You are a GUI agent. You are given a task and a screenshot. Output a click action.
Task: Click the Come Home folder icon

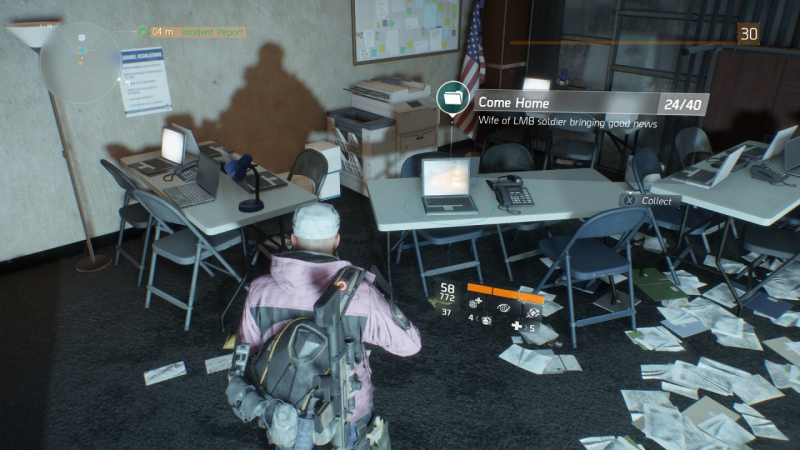click(452, 98)
